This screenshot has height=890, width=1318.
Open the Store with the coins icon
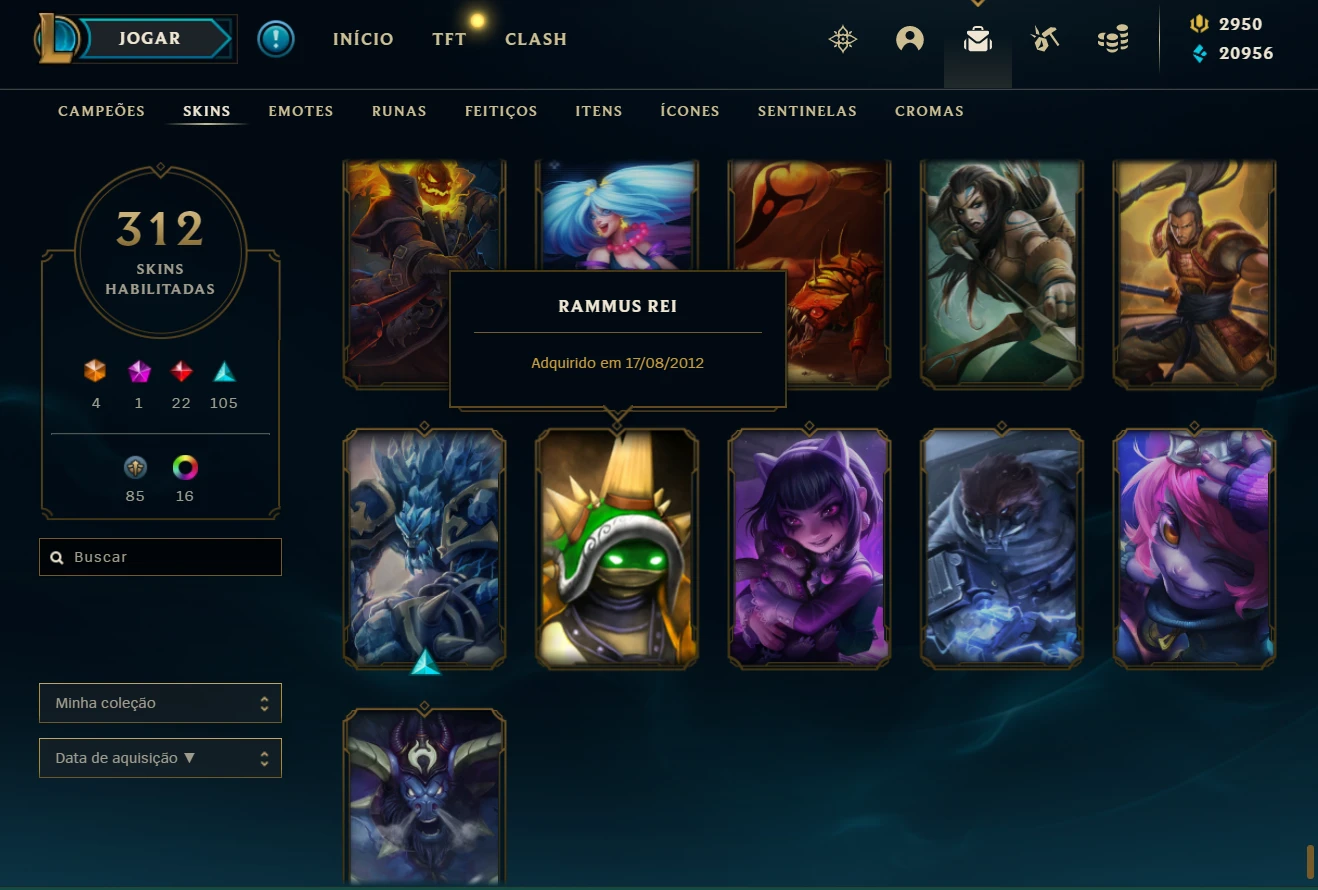coord(1113,40)
